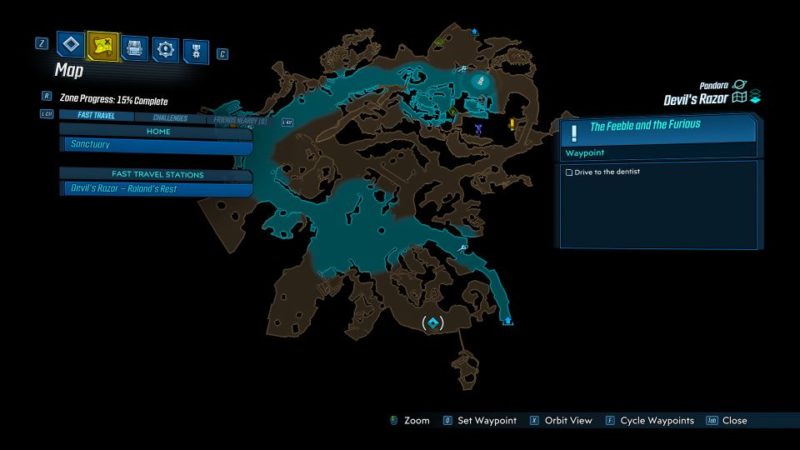Image resolution: width=800 pixels, height=450 pixels.
Task: Click the Devil's Razor zone map icon
Action: click(x=739, y=98)
